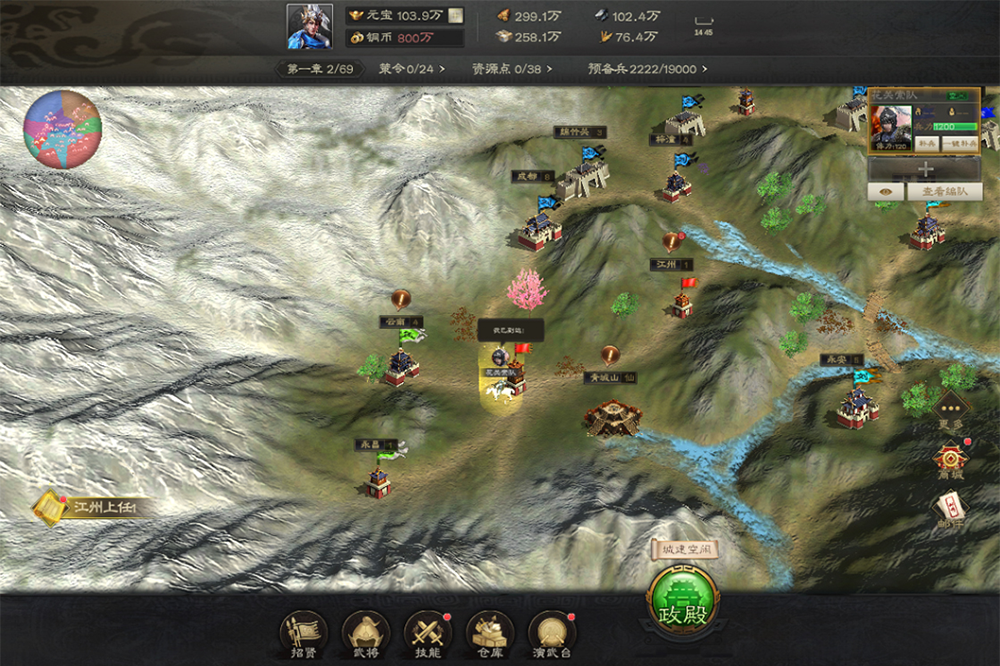Open 查看编队 to view formations

tap(944, 192)
